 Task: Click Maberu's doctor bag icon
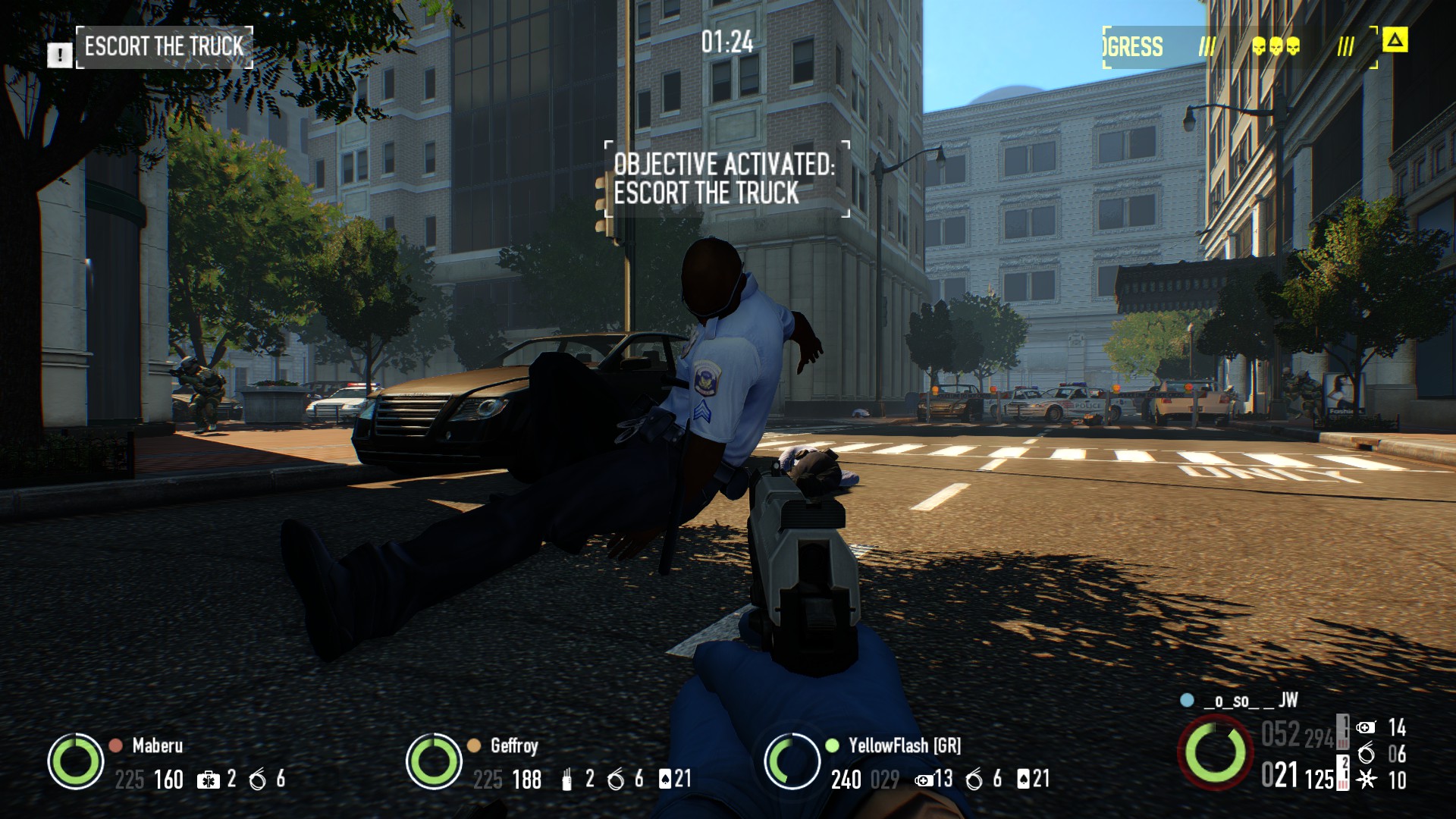click(x=208, y=780)
